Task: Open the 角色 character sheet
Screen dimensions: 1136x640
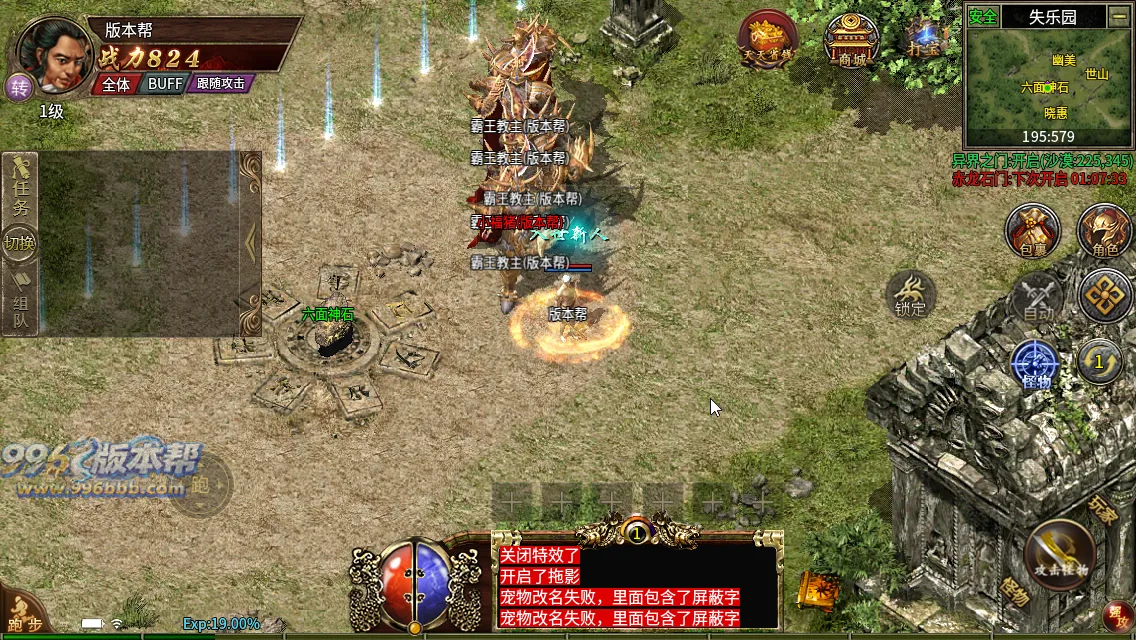Action: tap(1104, 231)
